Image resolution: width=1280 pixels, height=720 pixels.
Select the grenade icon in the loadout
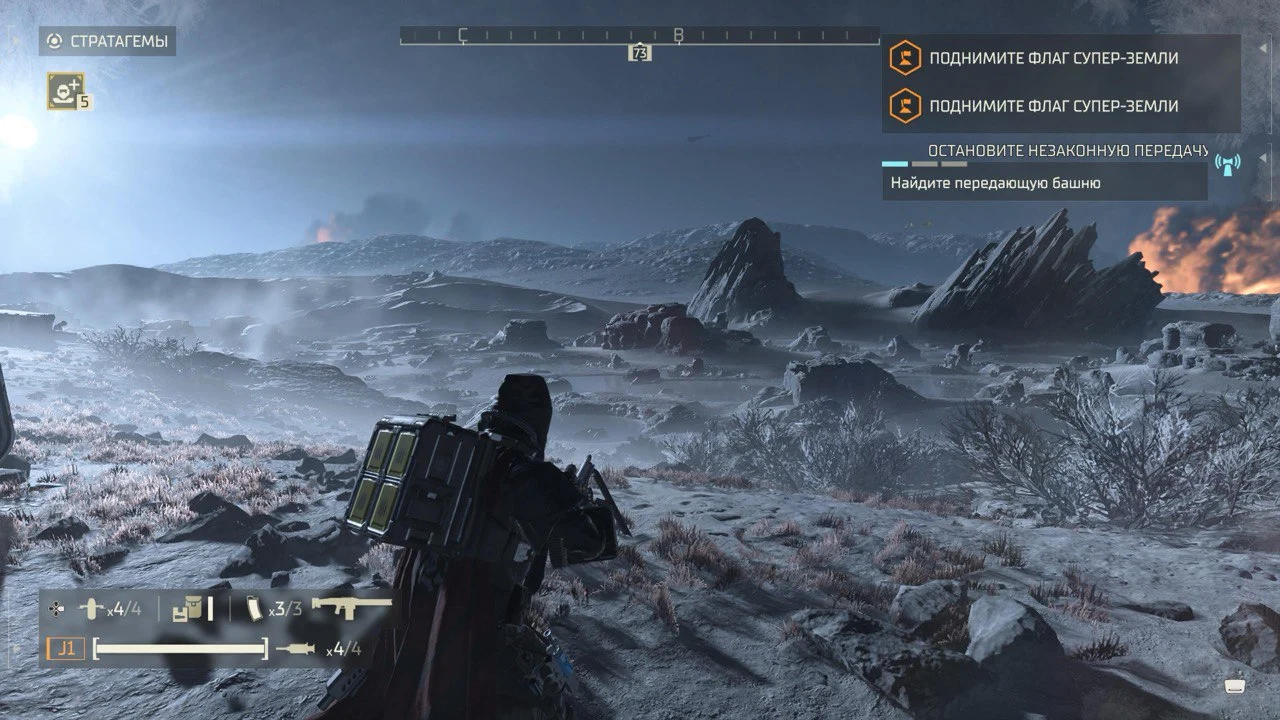point(92,607)
